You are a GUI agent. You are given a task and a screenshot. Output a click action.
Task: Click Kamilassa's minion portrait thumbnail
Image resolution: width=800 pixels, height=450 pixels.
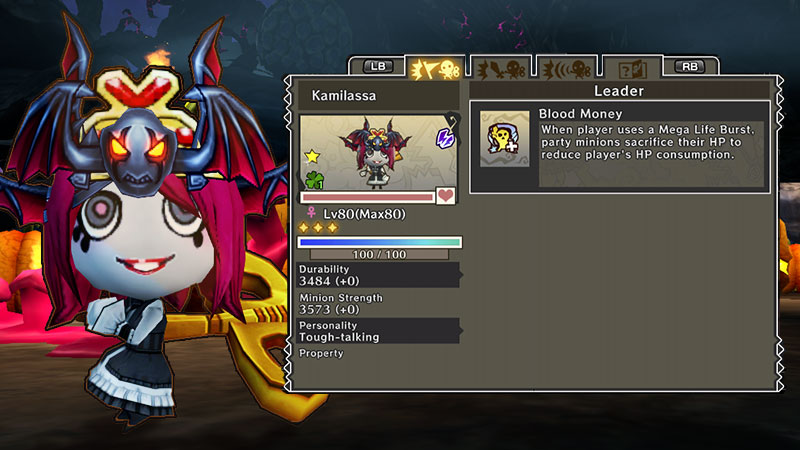(379, 152)
